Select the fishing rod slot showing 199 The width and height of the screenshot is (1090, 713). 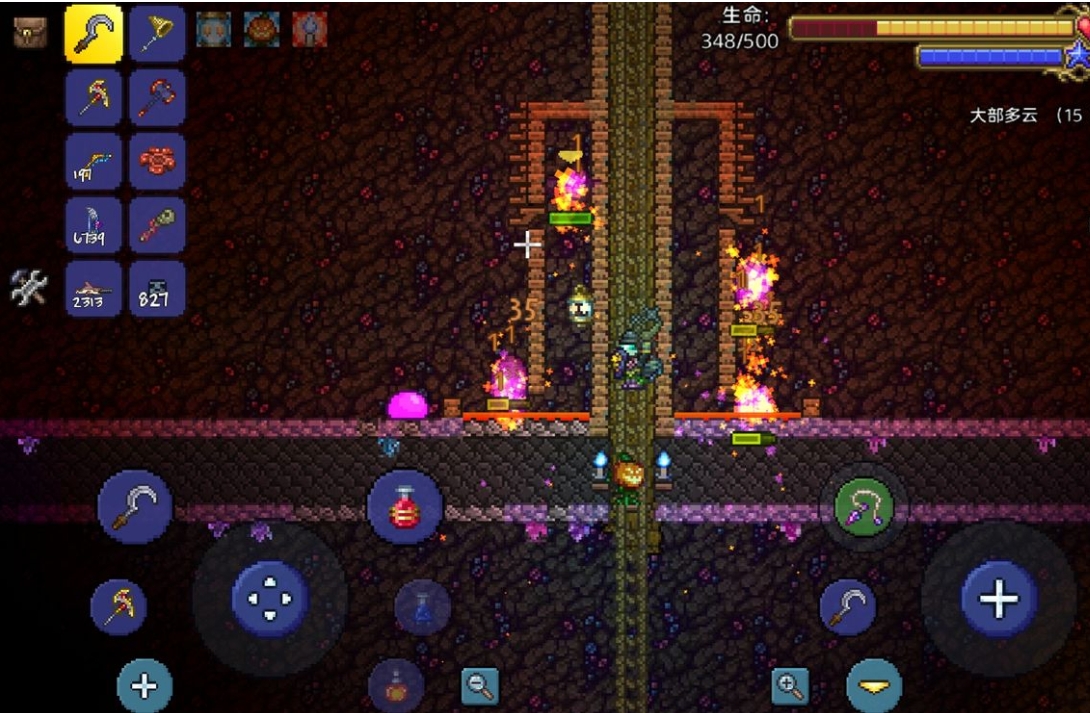94,161
